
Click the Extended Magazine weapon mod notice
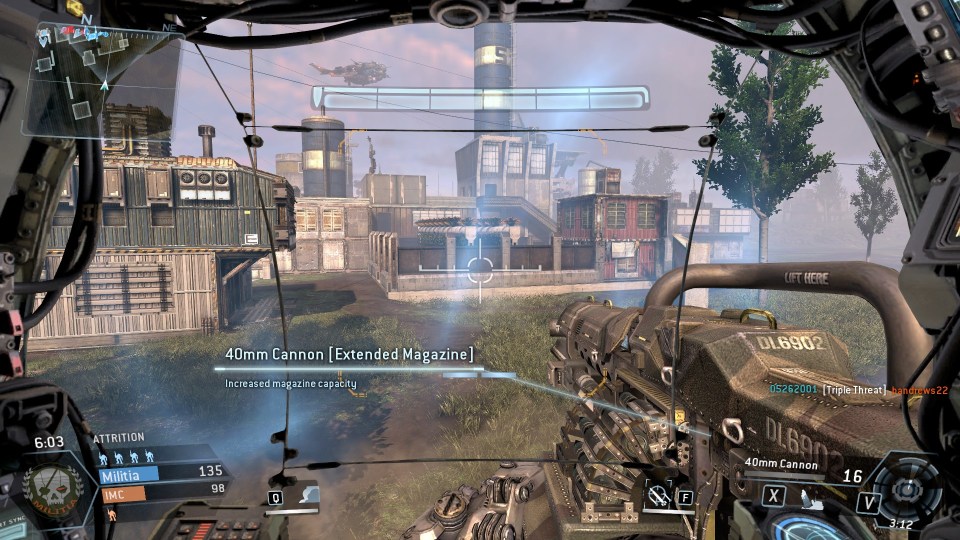[349, 354]
